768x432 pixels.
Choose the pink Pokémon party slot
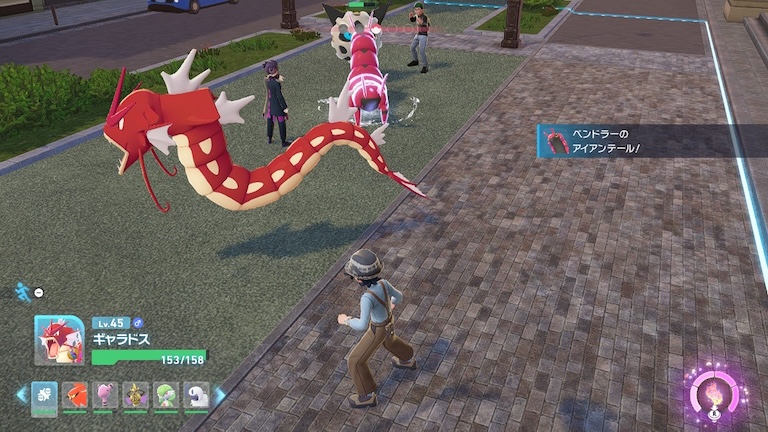(105, 395)
